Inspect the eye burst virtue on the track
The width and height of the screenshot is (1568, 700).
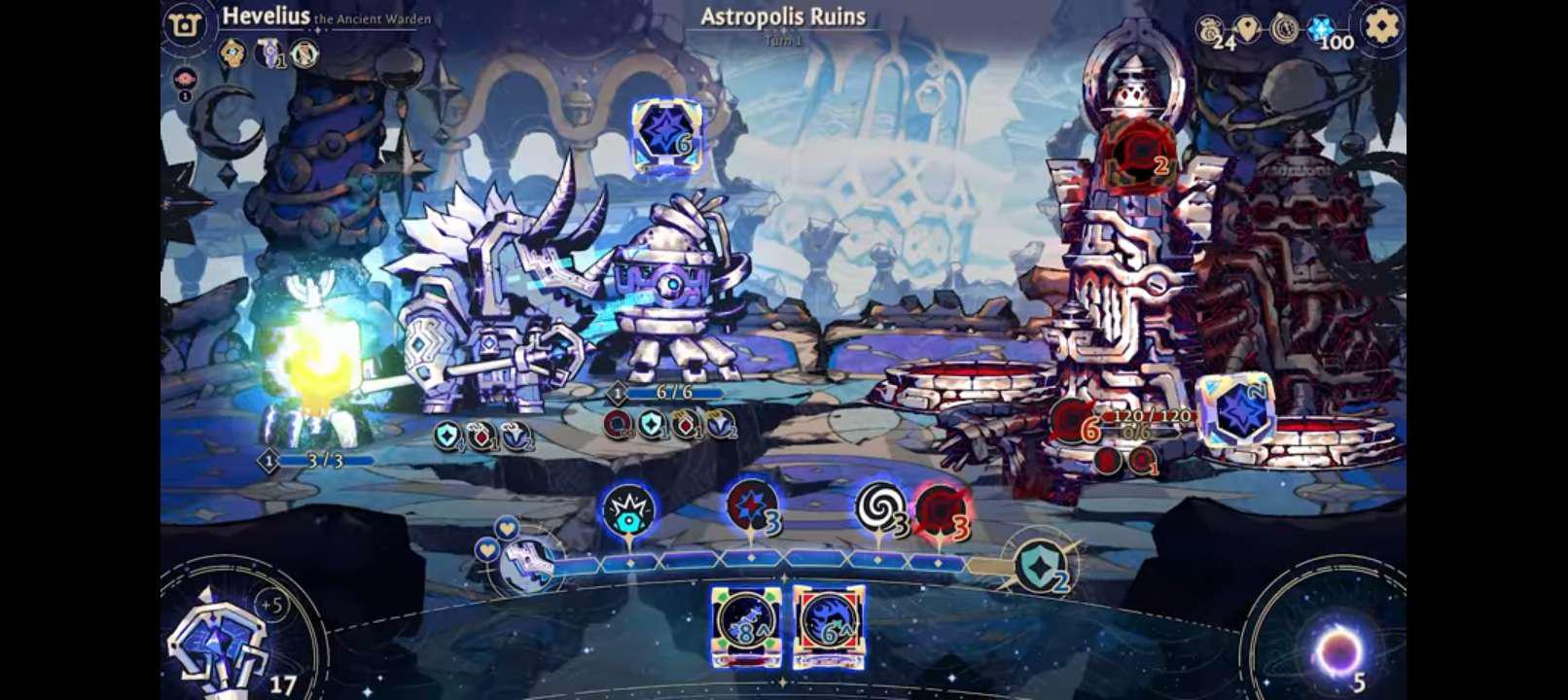[x=628, y=510]
